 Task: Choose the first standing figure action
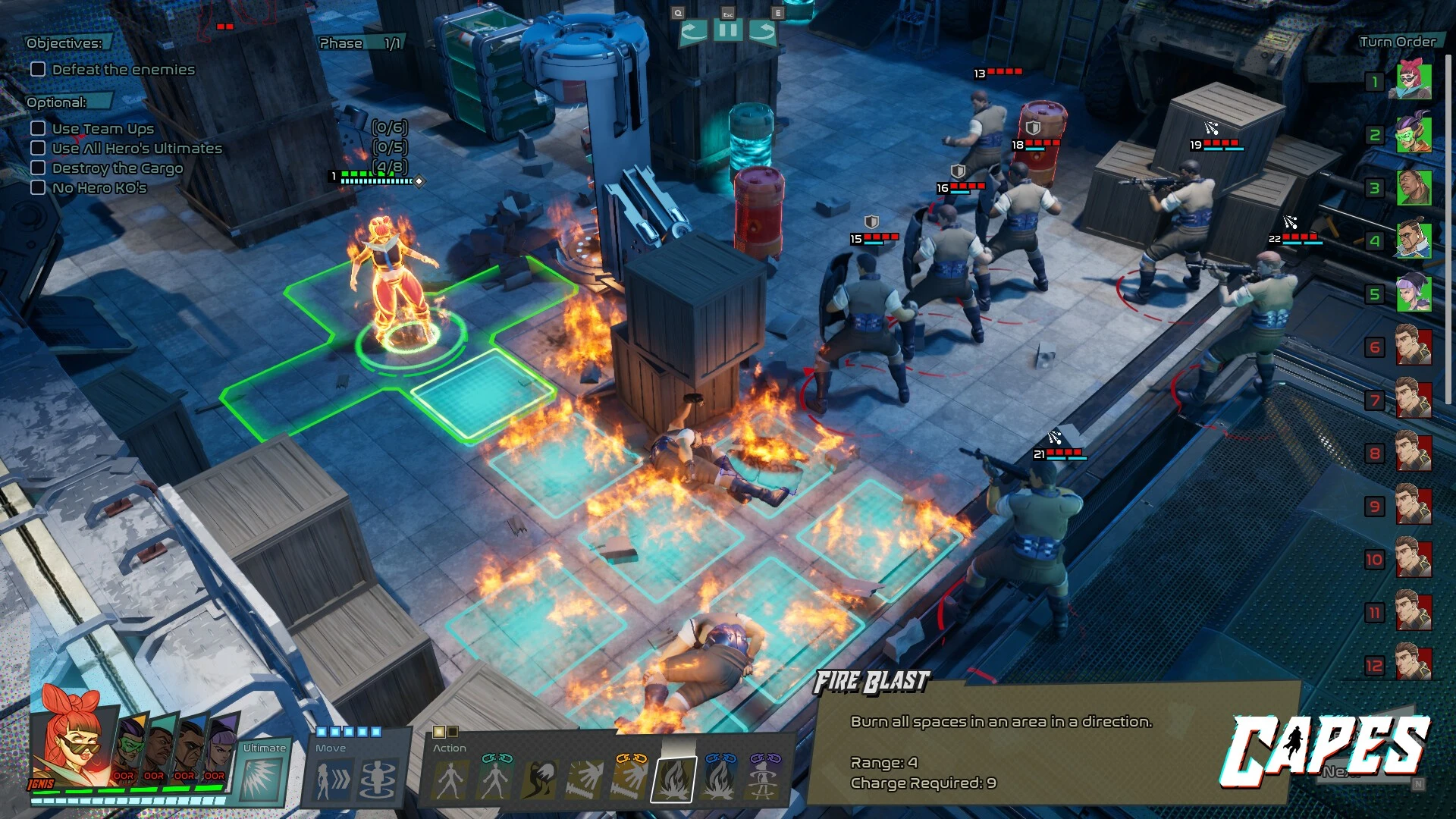pos(450,780)
